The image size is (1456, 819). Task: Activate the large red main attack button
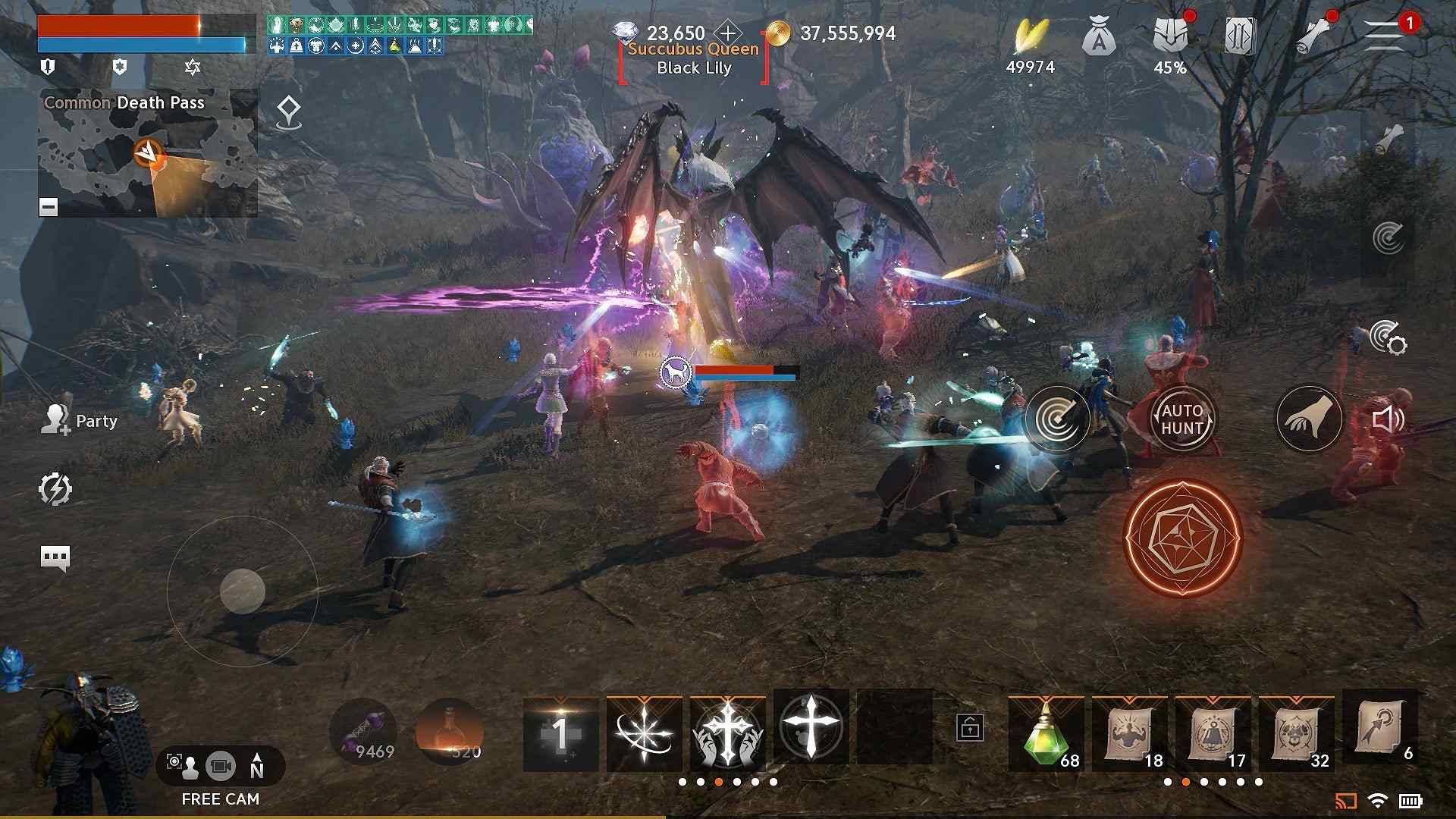point(1182,538)
